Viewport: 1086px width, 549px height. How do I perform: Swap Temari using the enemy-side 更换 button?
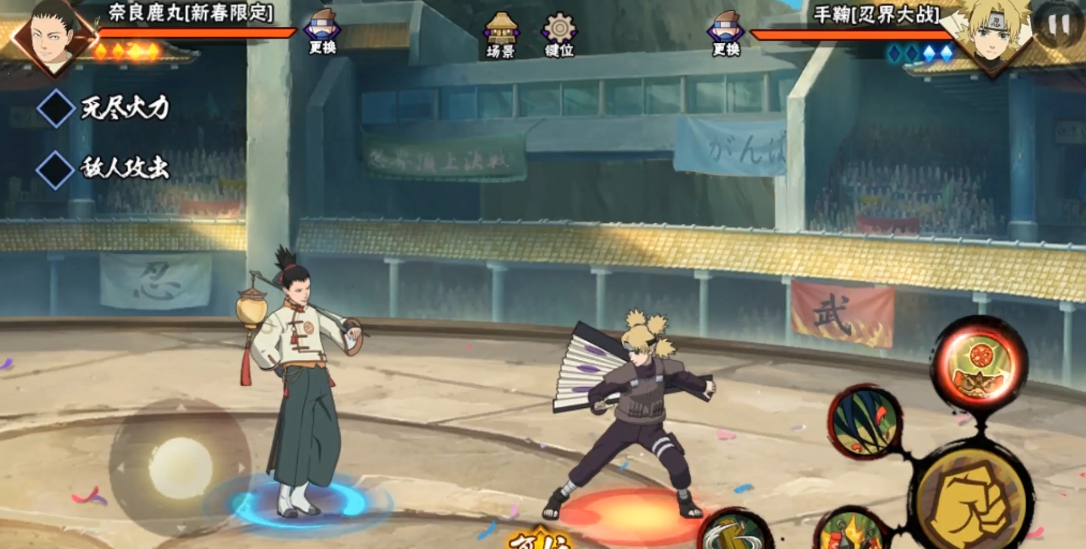pos(727,30)
